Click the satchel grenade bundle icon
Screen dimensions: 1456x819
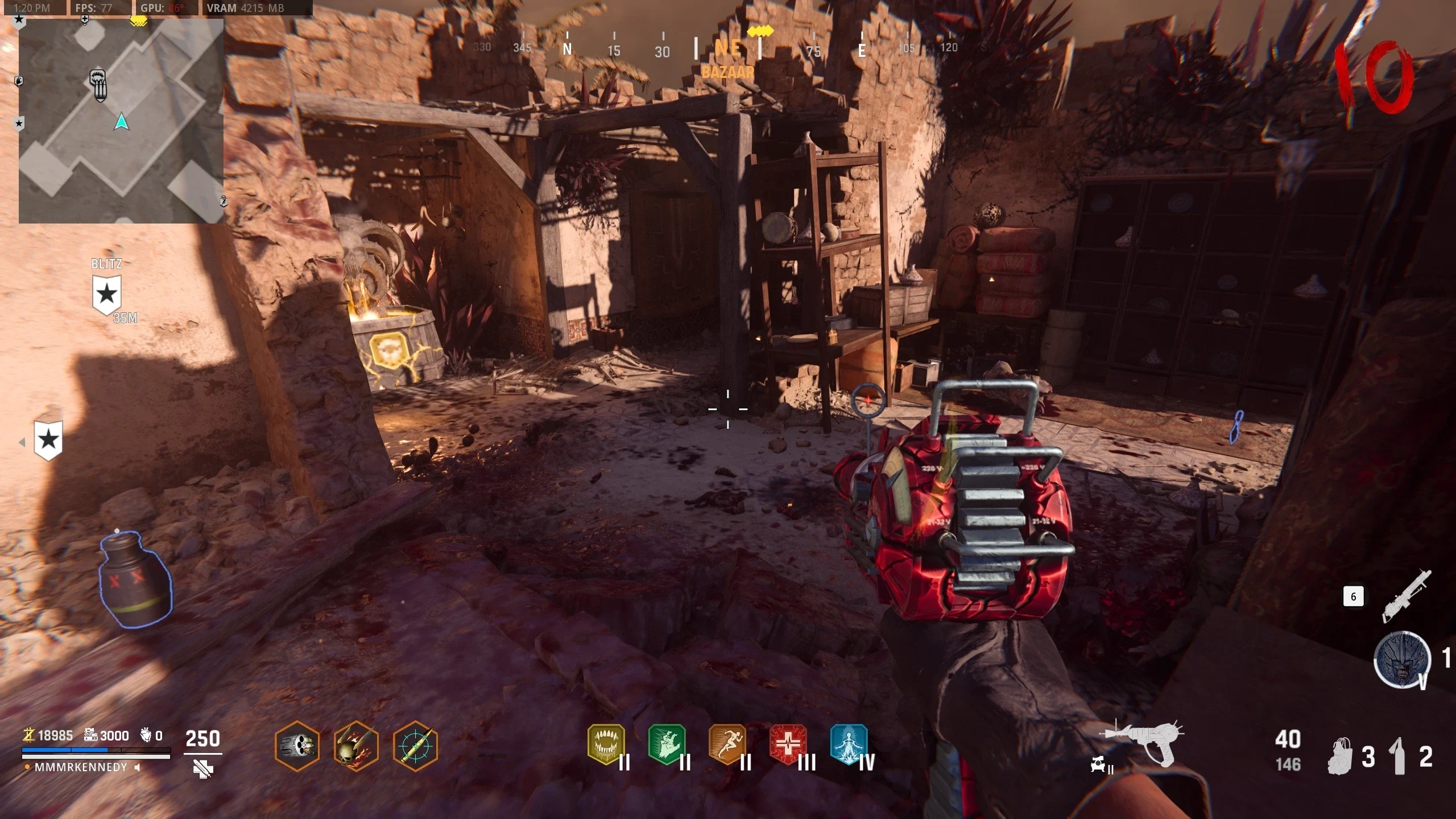click(1341, 756)
